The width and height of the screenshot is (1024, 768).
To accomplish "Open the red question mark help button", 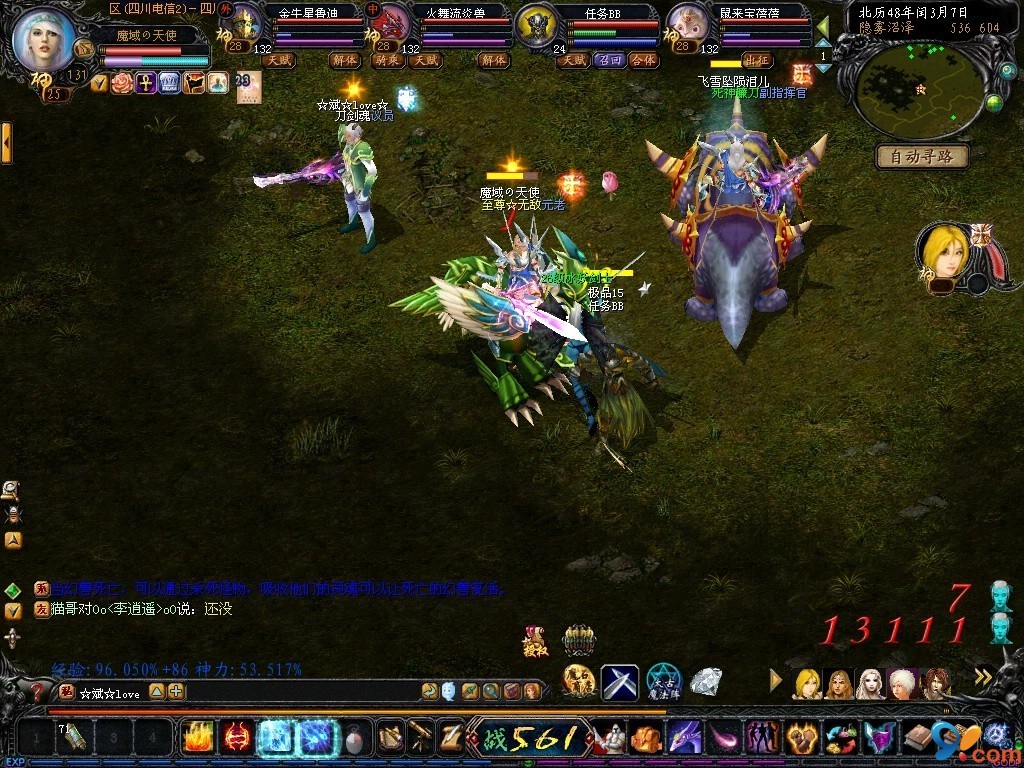I will [38, 691].
